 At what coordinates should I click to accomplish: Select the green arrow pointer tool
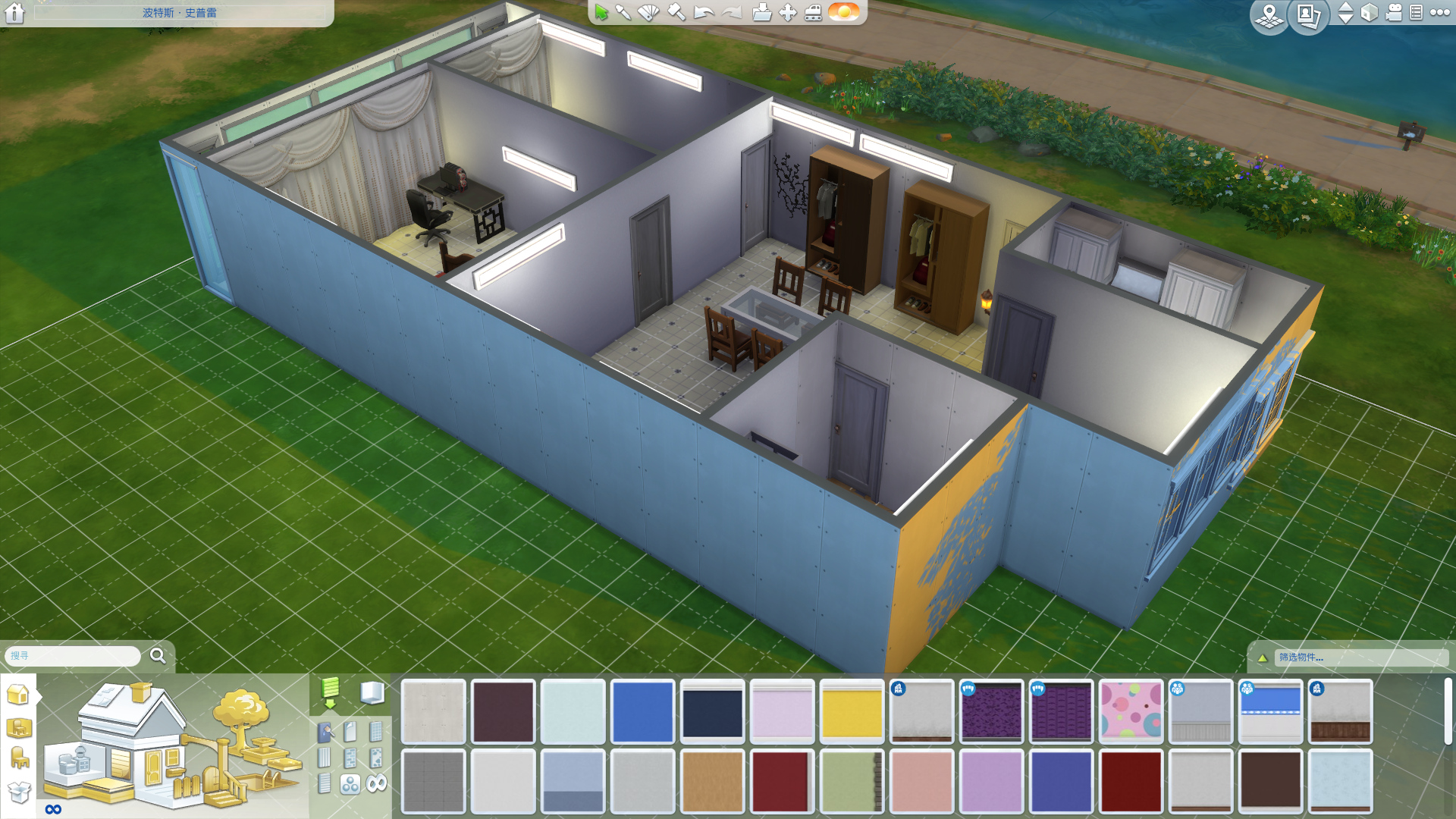pyautogui.click(x=601, y=12)
